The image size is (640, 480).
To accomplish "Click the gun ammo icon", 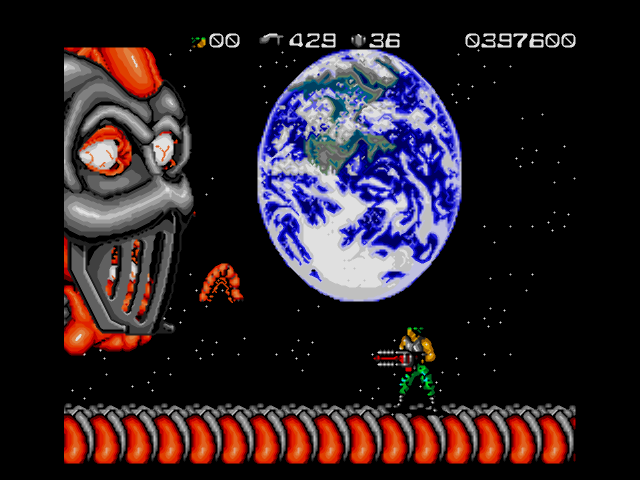I will (272, 40).
